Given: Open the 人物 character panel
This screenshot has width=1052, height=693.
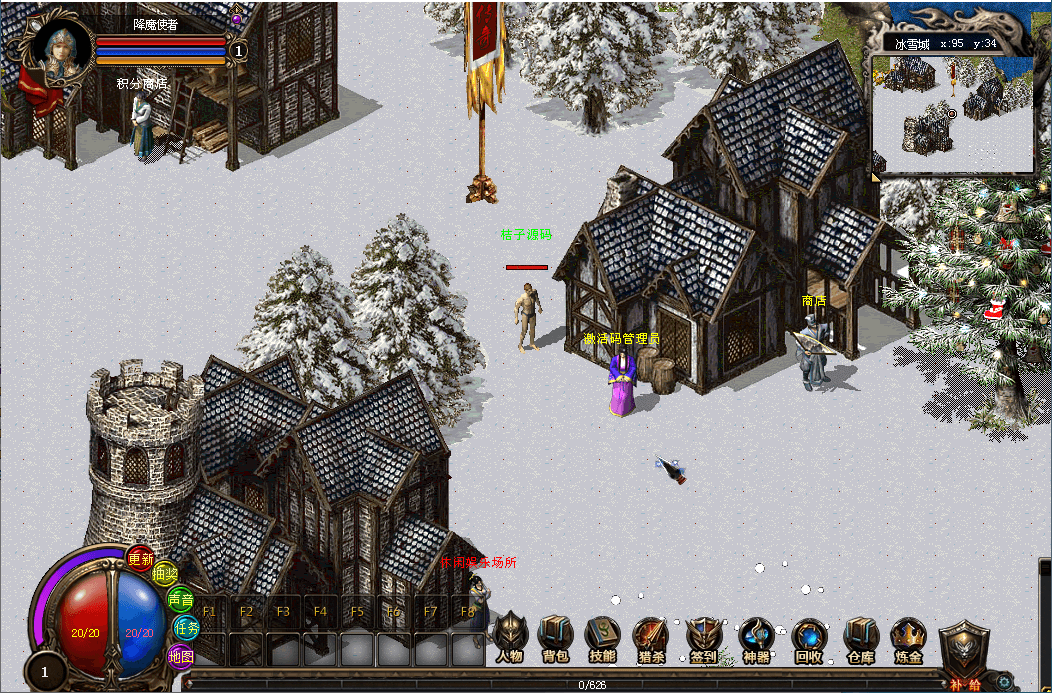Looking at the screenshot, I should tap(509, 638).
